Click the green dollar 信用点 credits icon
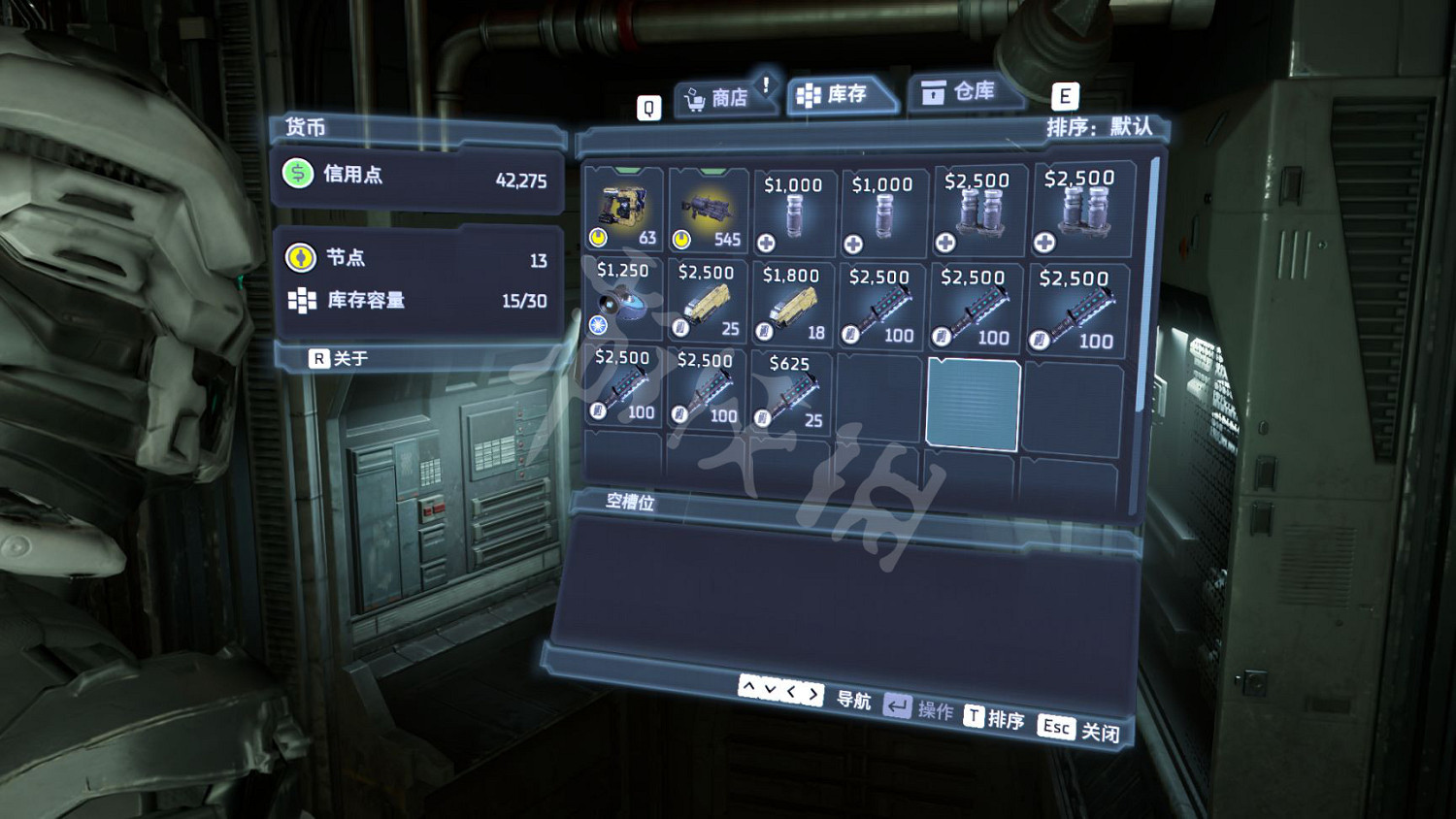 [x=296, y=177]
